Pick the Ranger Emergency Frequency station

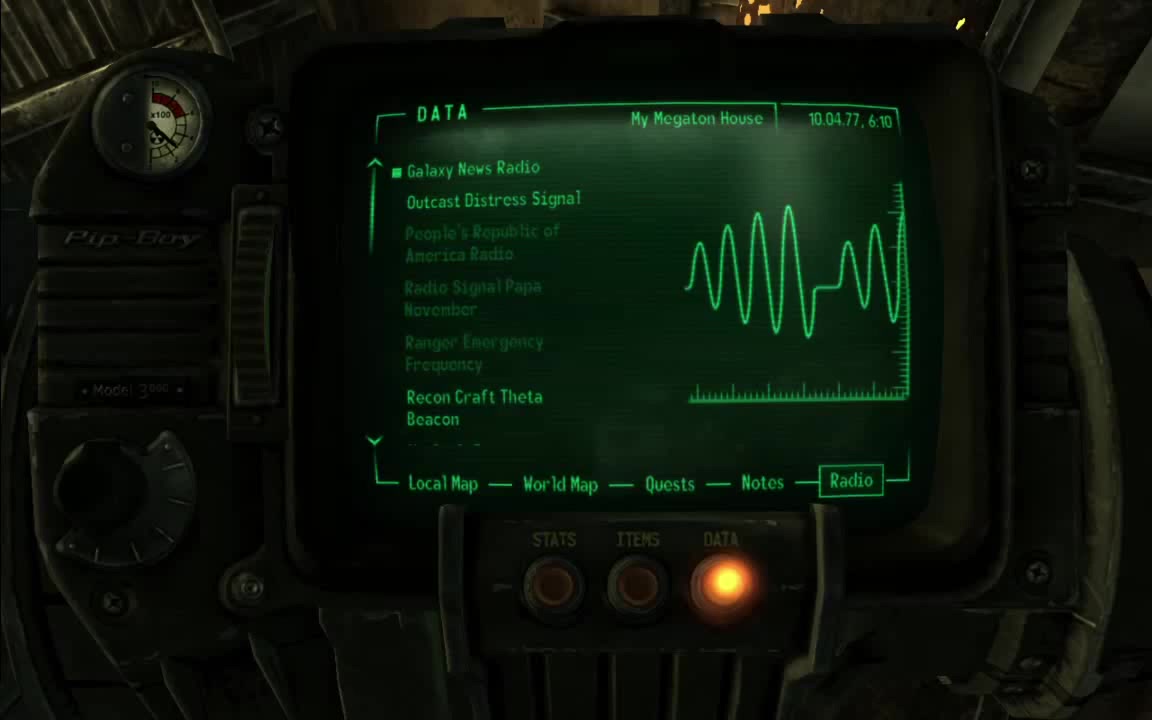pos(473,353)
